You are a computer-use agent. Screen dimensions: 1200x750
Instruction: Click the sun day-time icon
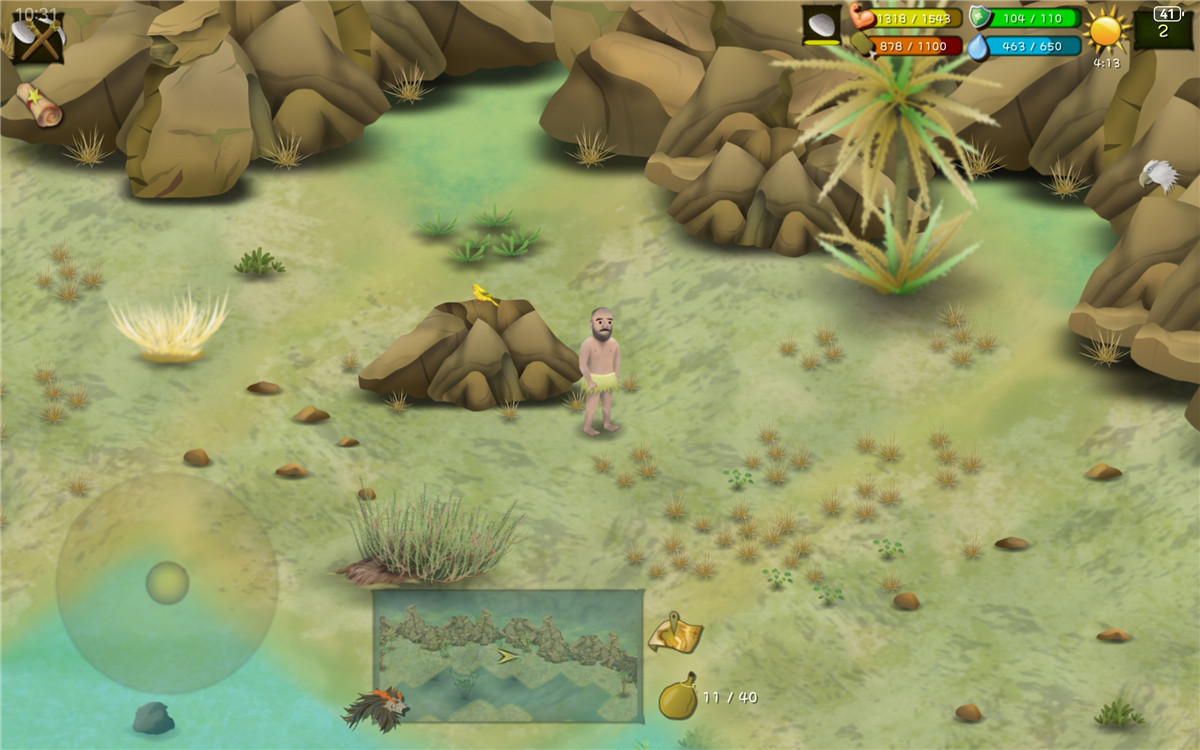pos(1106,31)
